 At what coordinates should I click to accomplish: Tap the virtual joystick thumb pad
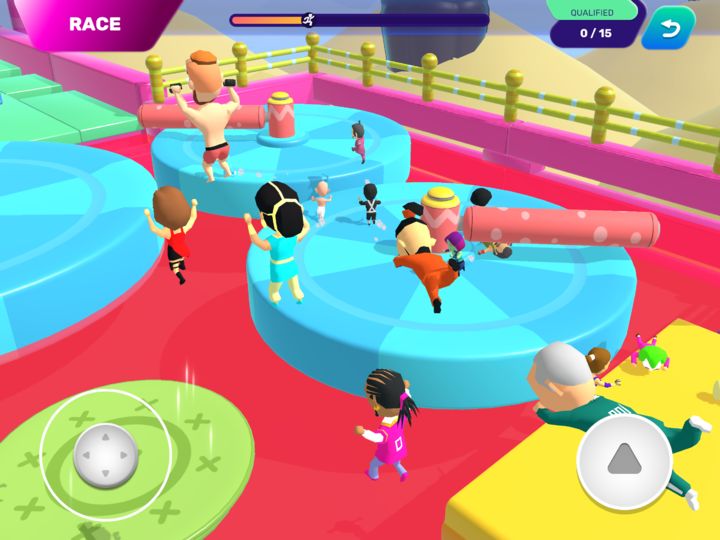tap(105, 455)
